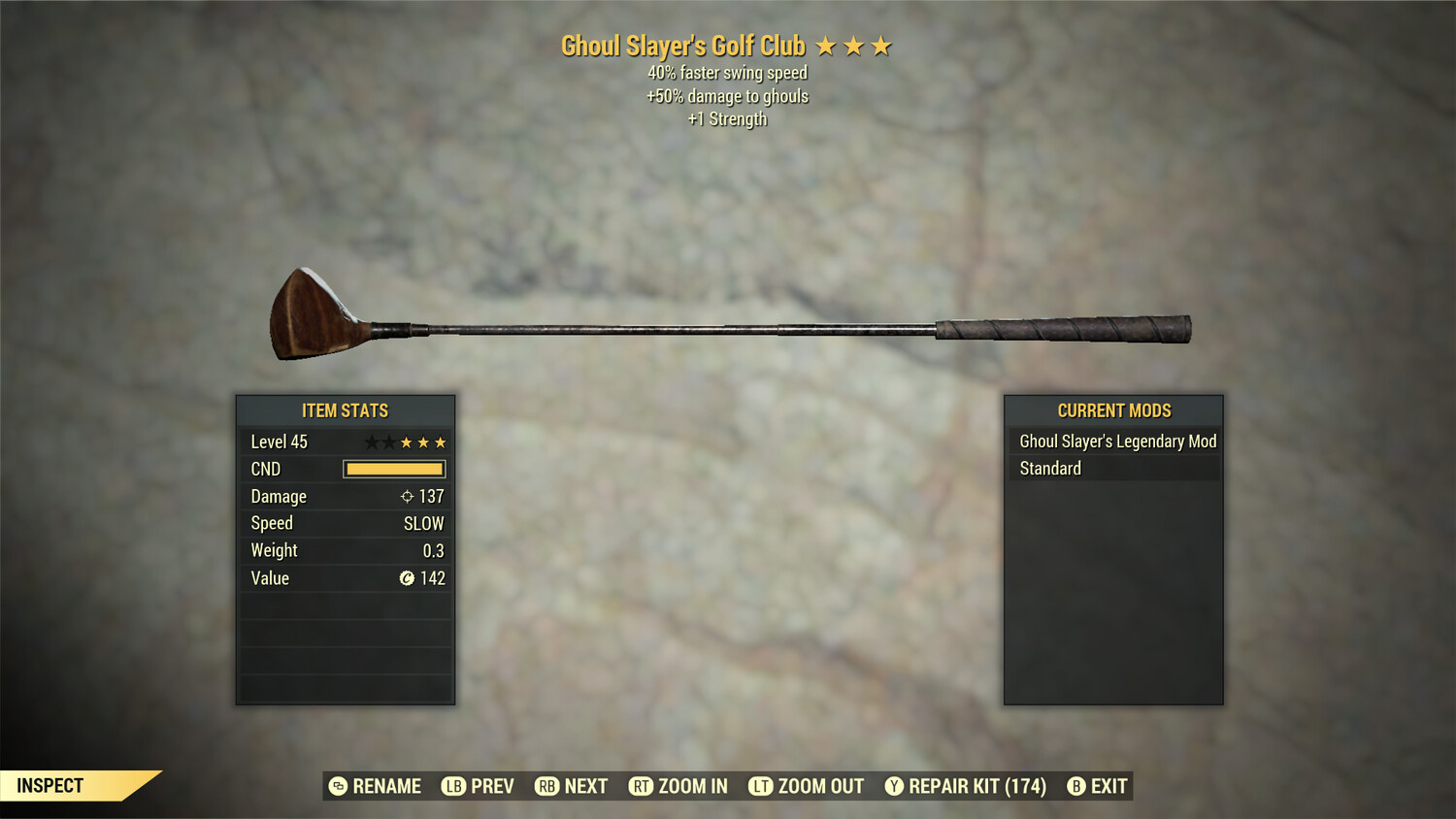Go to the Prev item

[479, 786]
